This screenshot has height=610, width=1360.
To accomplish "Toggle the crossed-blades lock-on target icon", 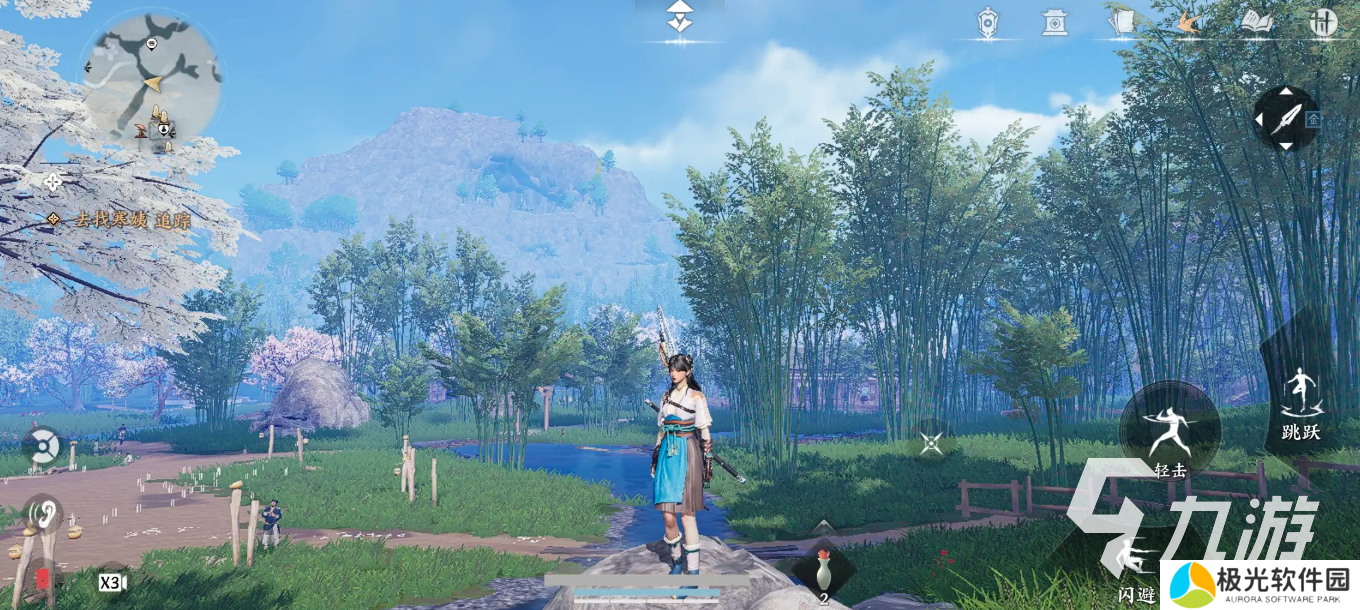I will (x=931, y=443).
